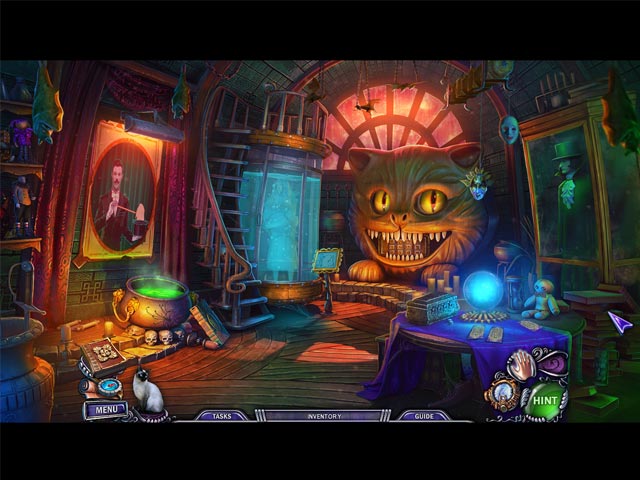640x480 pixels.
Task: Open the game Menu
Action: point(105,409)
